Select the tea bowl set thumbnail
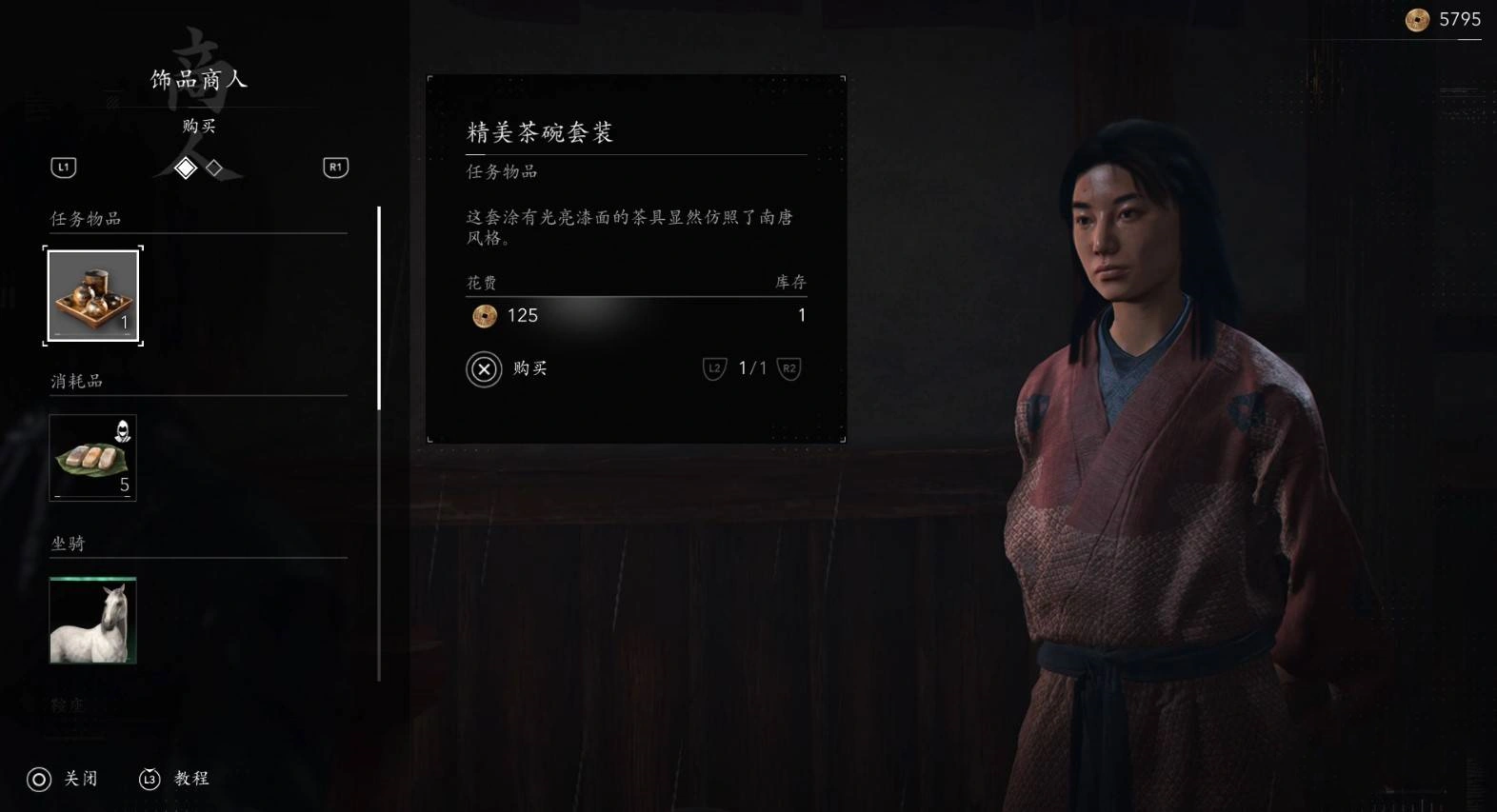 (x=92, y=295)
